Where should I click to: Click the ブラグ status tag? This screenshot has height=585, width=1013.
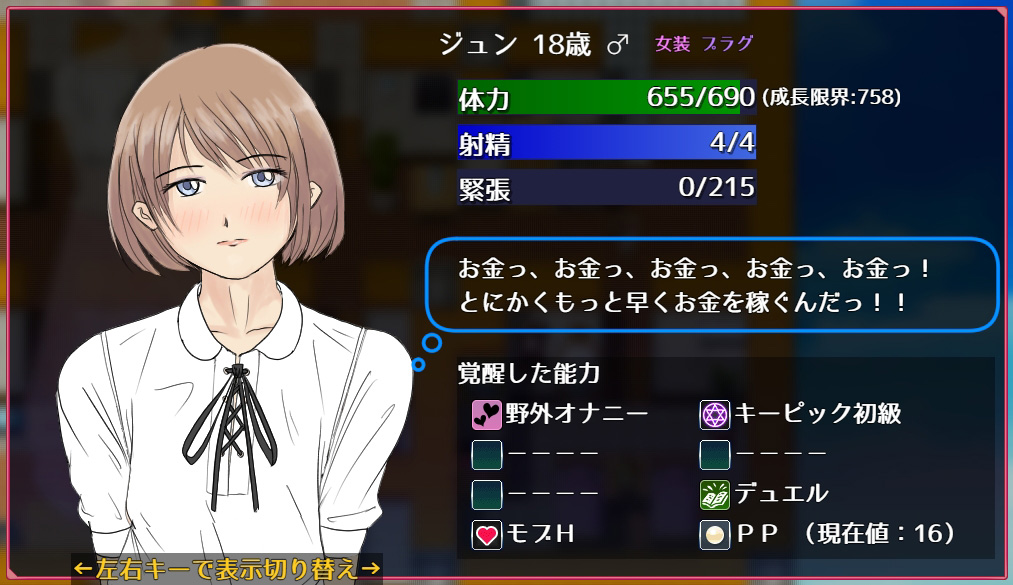(x=727, y=44)
